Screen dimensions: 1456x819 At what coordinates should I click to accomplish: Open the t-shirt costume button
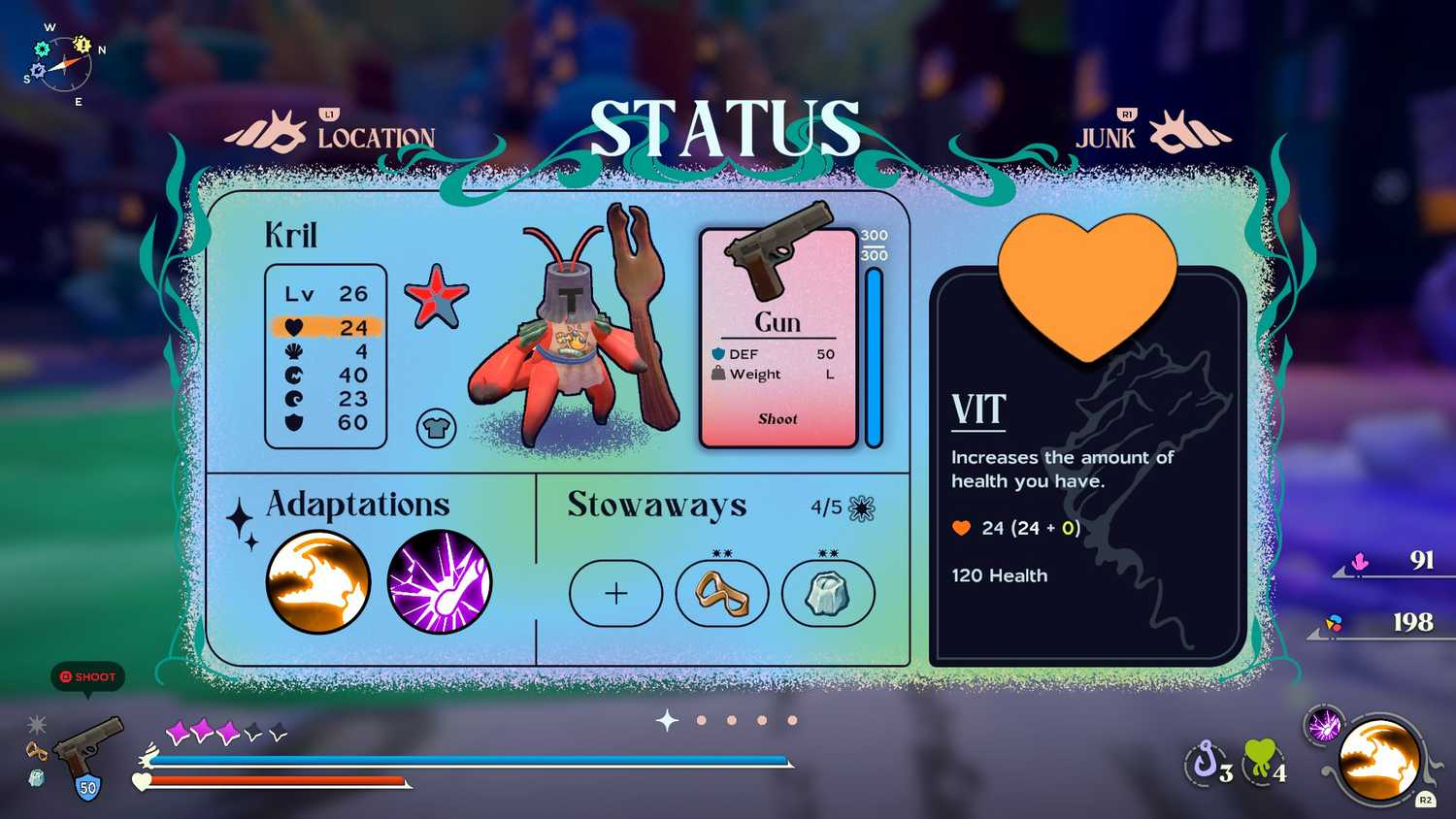tap(436, 428)
